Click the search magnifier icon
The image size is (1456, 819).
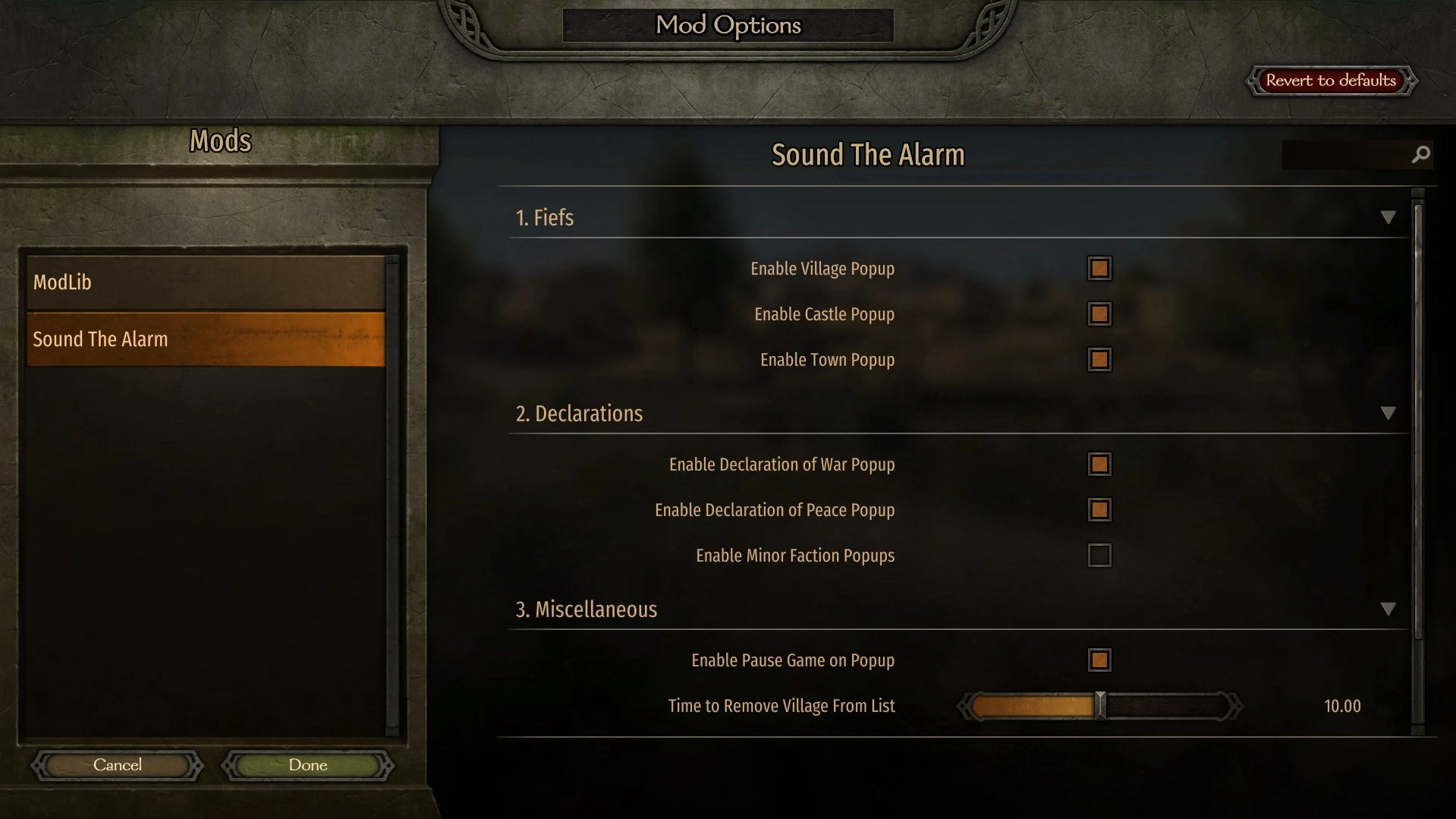click(x=1419, y=154)
